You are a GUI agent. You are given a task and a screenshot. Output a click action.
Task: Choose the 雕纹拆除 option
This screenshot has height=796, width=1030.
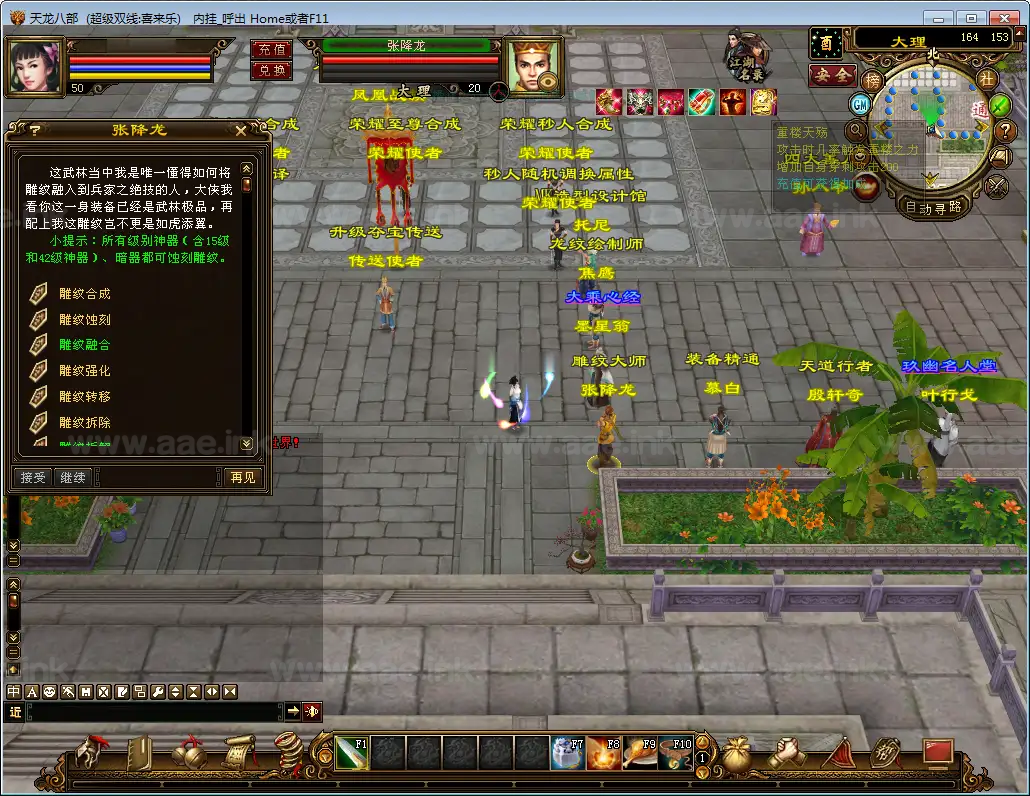click(84, 422)
